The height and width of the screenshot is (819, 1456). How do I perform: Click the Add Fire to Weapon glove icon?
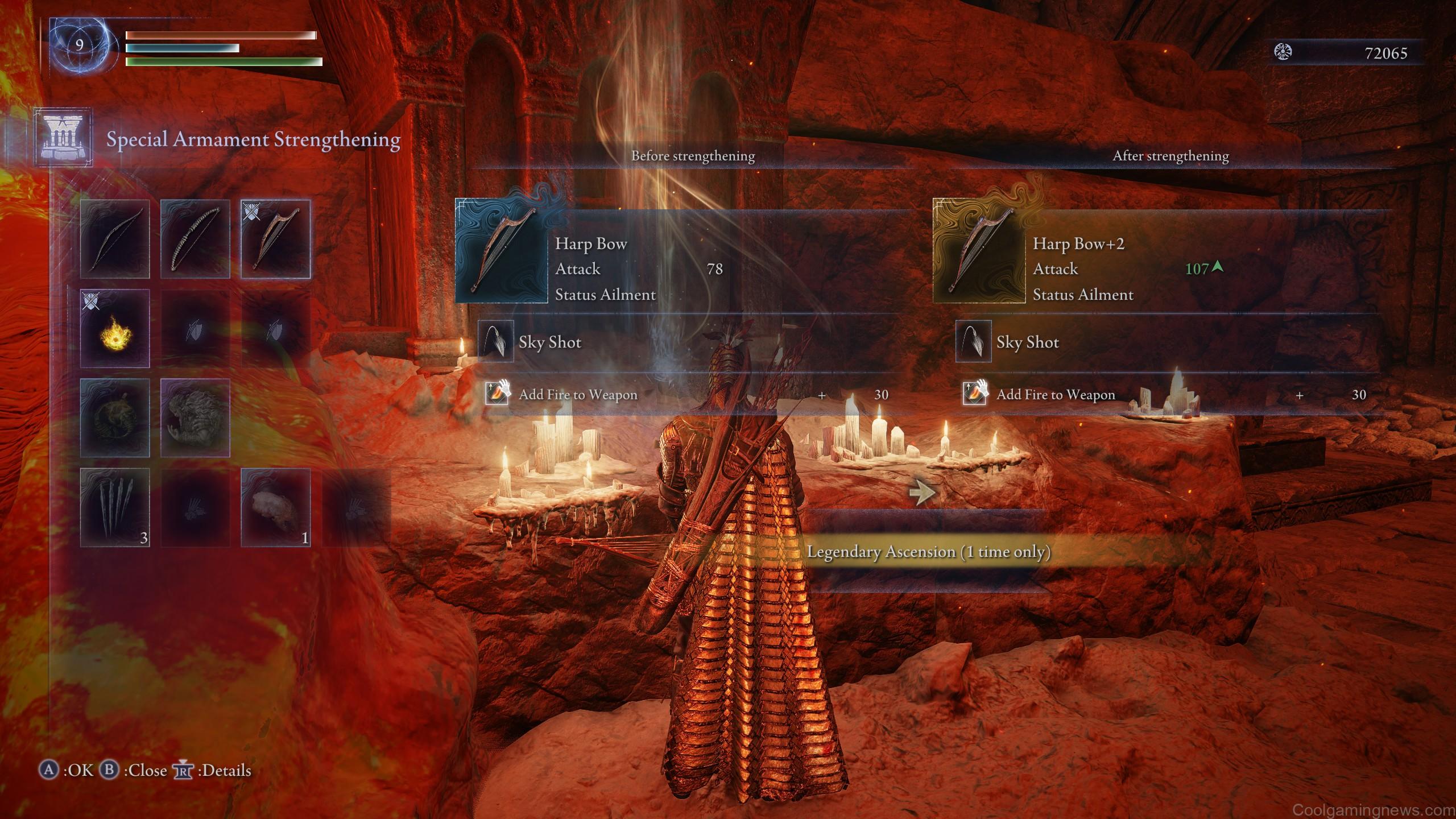tap(496, 394)
